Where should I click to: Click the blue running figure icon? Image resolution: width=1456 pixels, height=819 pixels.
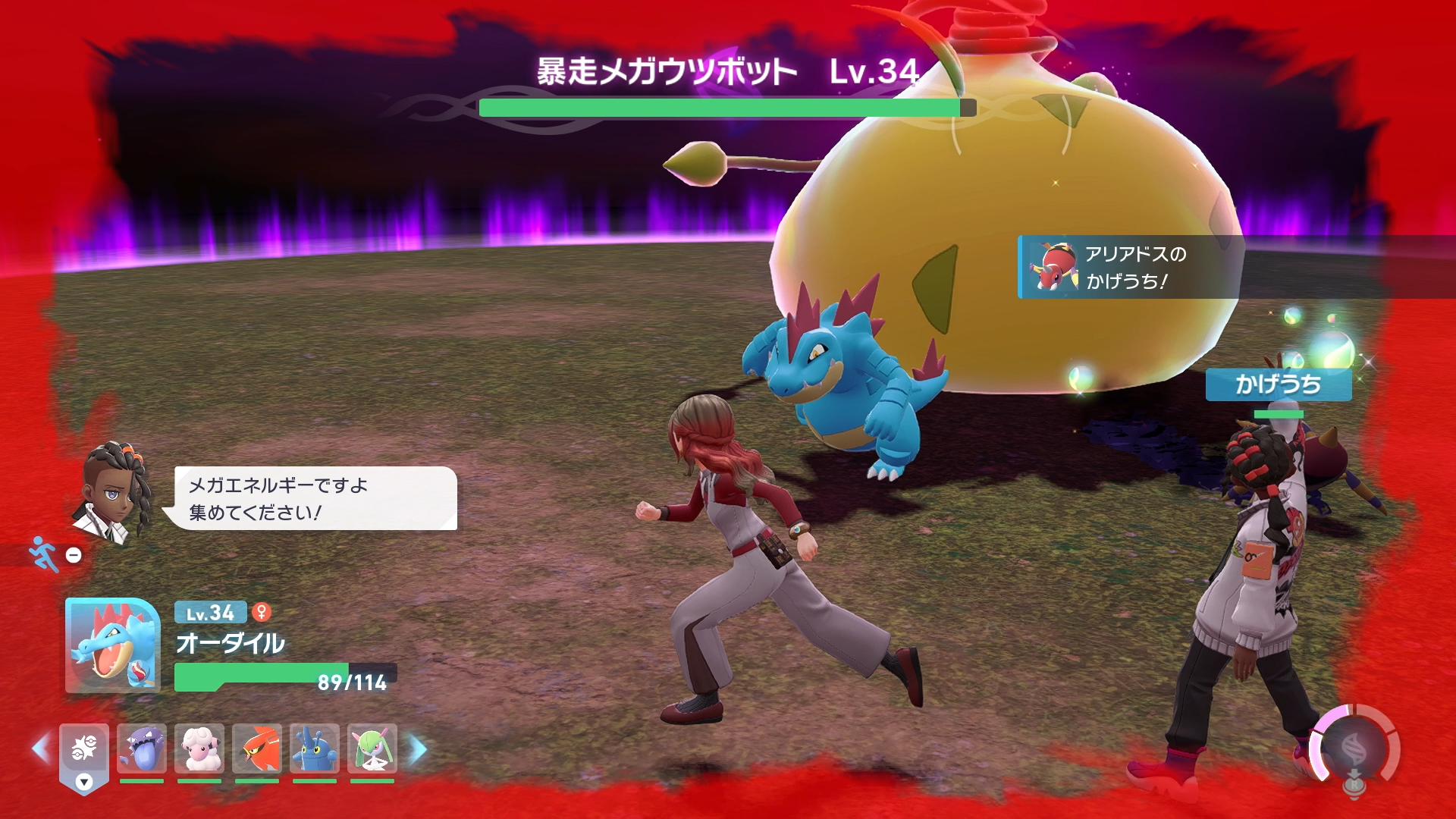pyautogui.click(x=44, y=554)
